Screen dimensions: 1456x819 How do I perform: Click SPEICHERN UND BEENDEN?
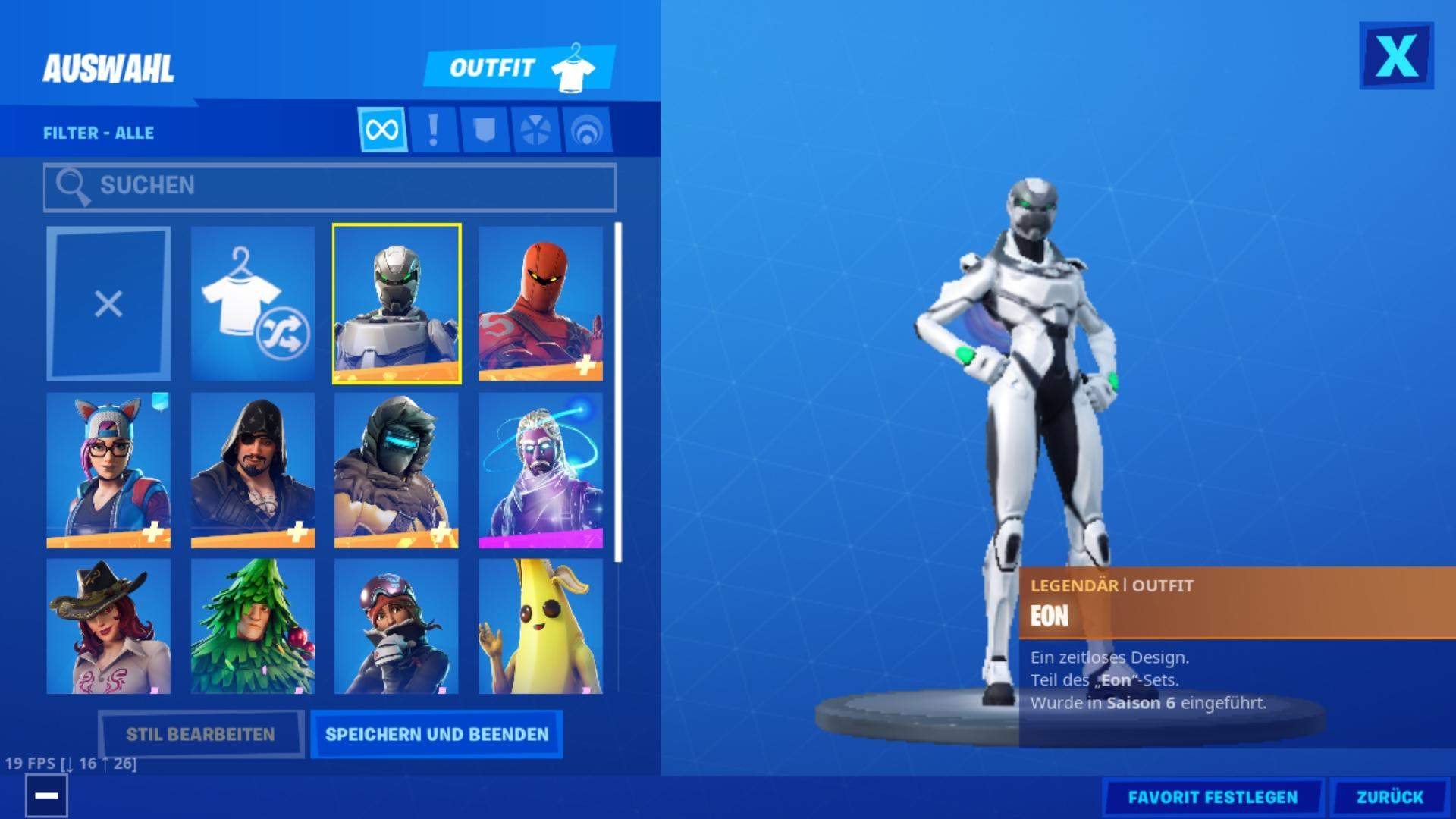(436, 734)
